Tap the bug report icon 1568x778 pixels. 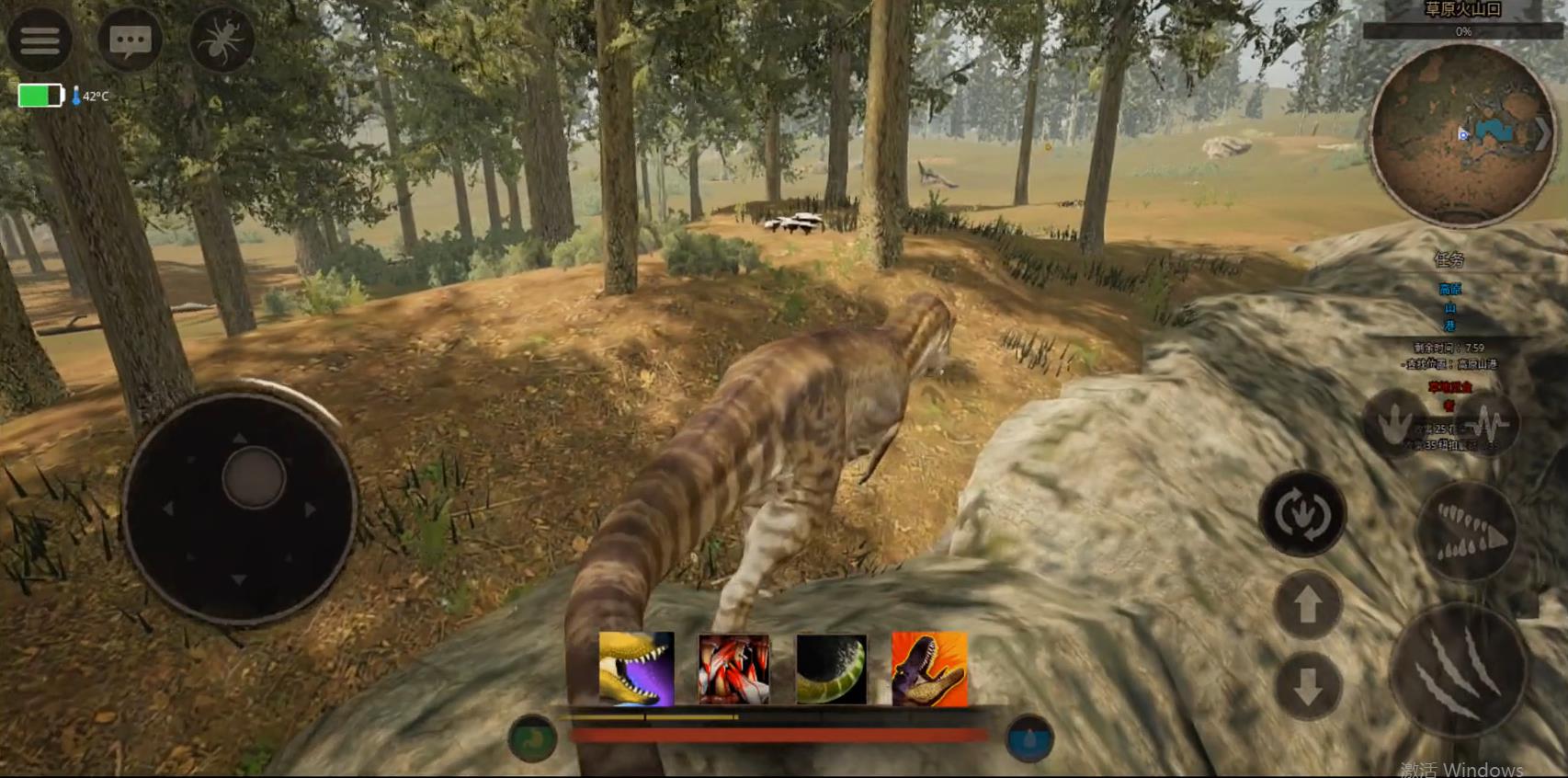pyautogui.click(x=222, y=40)
